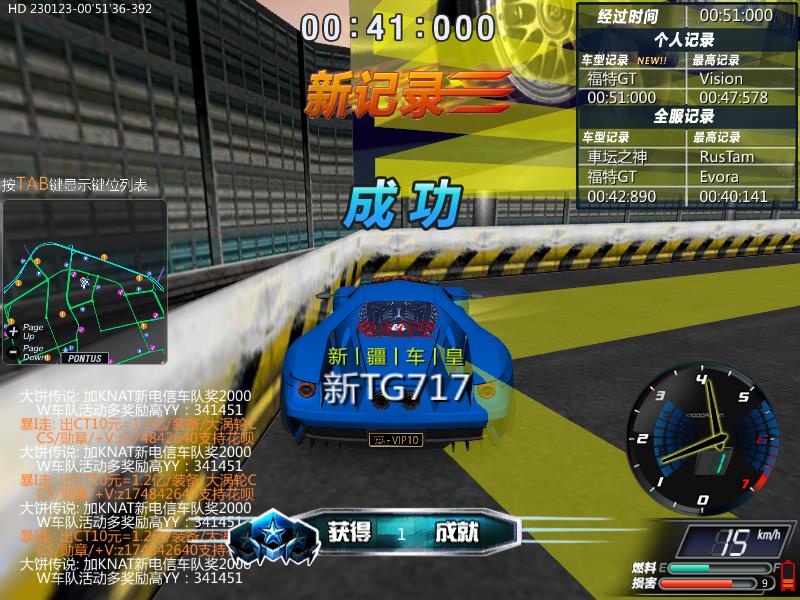Open the 个人记录 personal records section
The image size is (800, 600).
[x=684, y=40]
